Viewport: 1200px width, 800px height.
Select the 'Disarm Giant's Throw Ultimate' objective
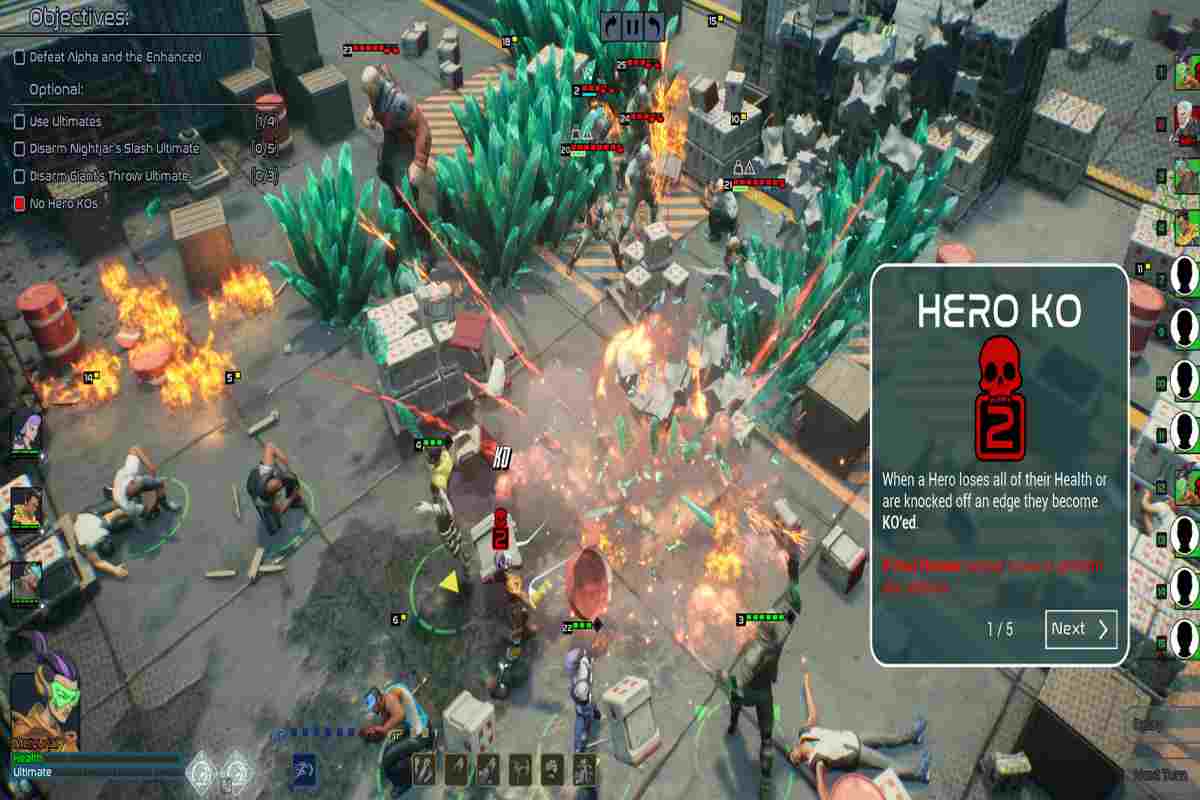(108, 176)
